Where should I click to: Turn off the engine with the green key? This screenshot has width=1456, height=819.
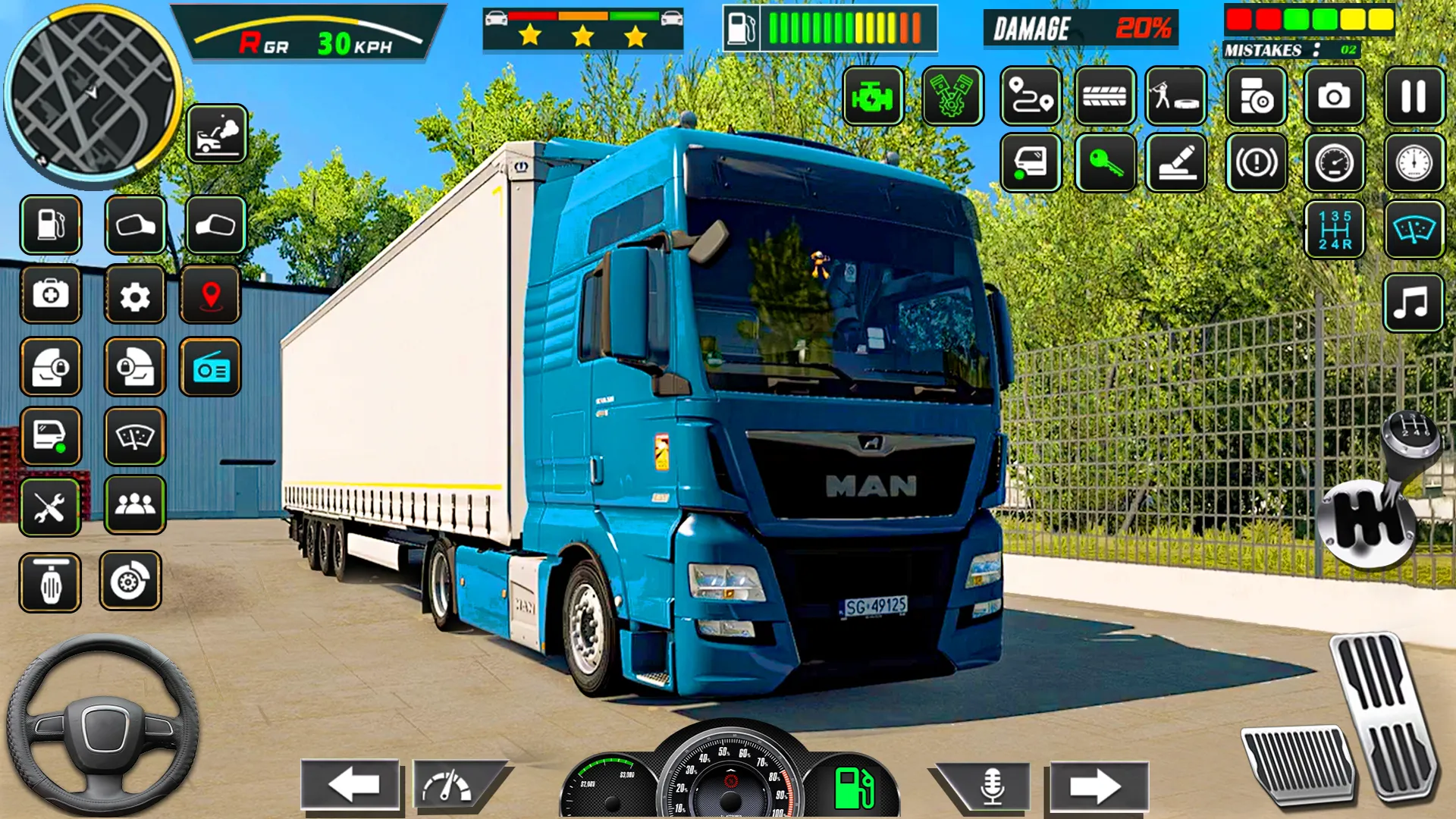(1106, 163)
